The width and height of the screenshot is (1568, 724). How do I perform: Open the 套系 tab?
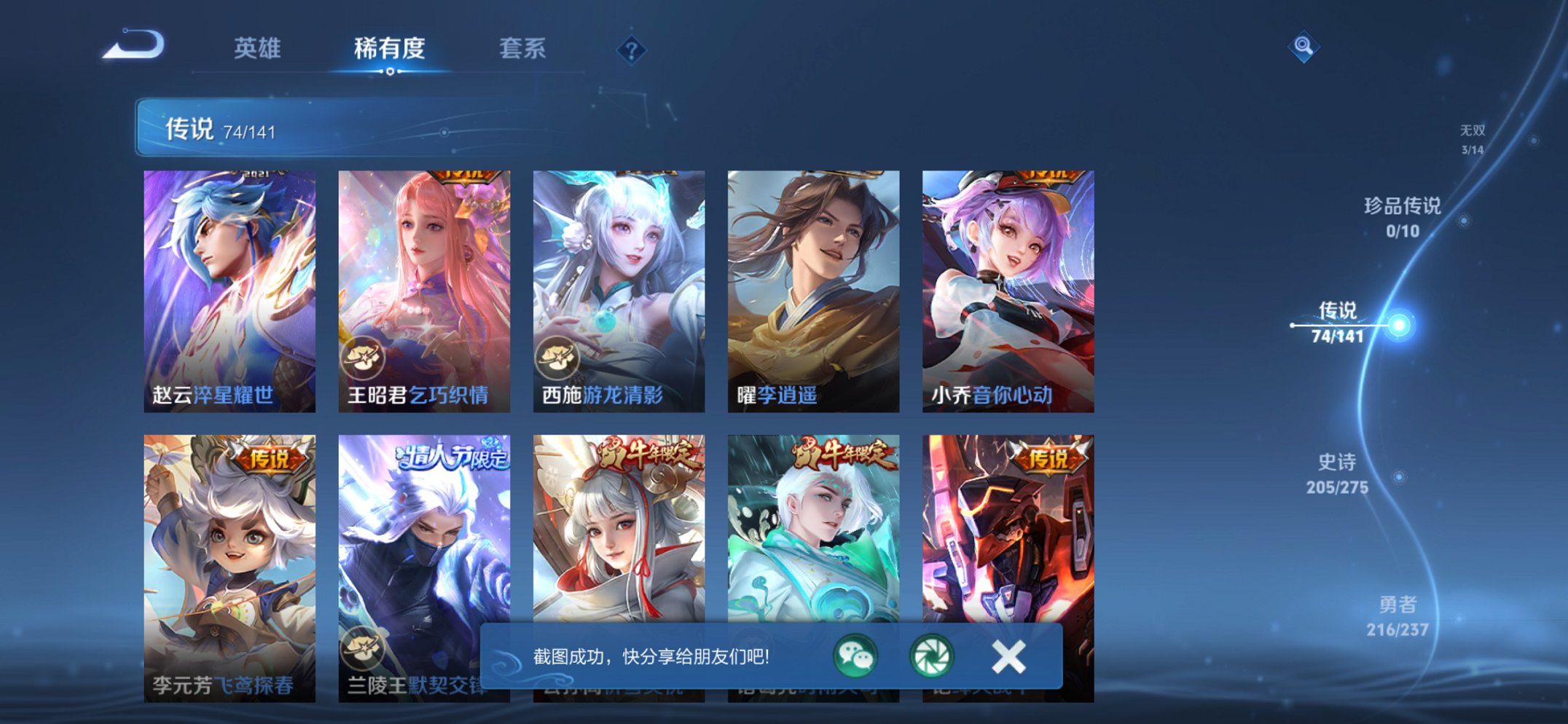click(x=523, y=48)
